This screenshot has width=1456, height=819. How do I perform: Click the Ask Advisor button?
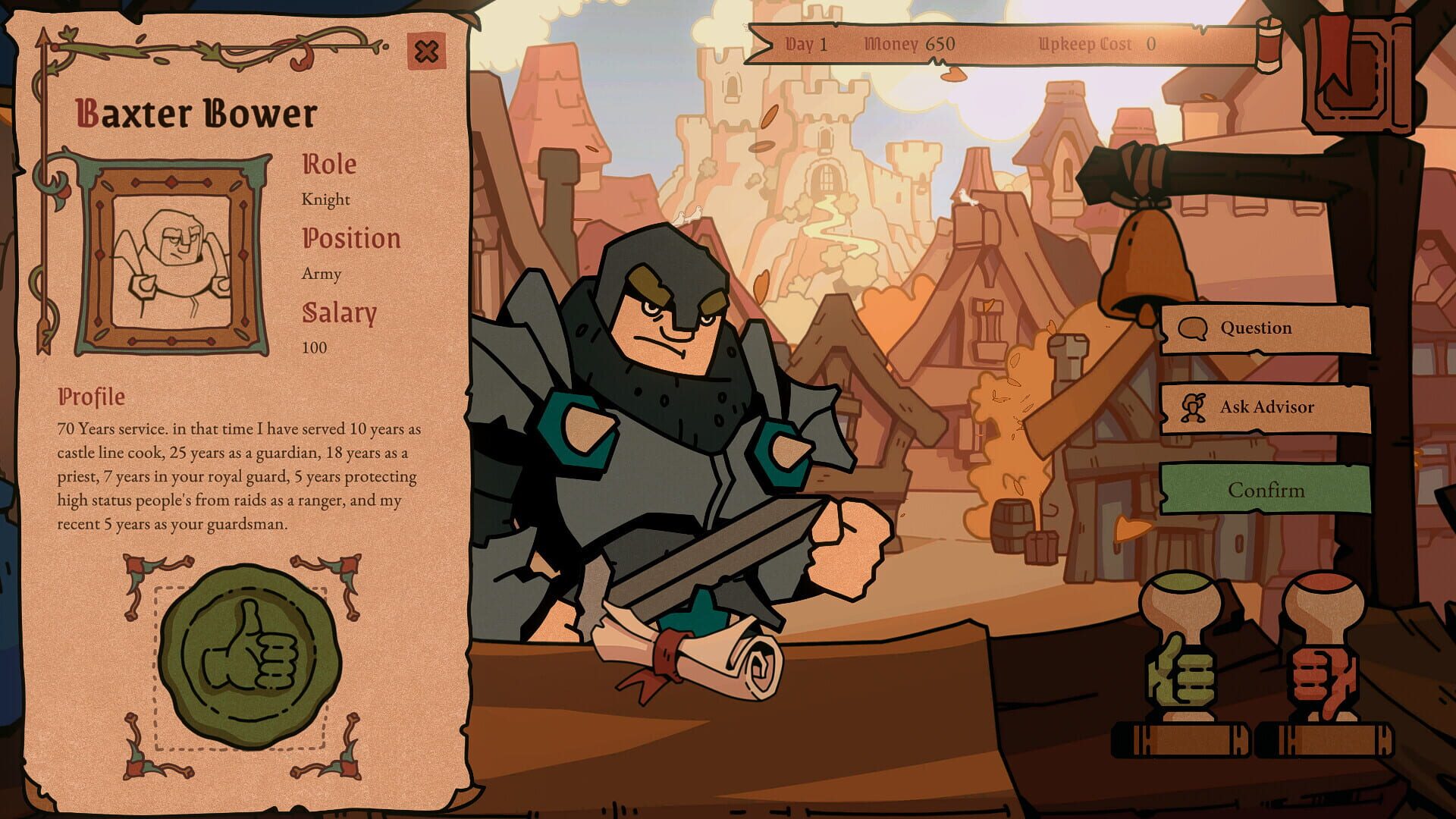point(1266,406)
